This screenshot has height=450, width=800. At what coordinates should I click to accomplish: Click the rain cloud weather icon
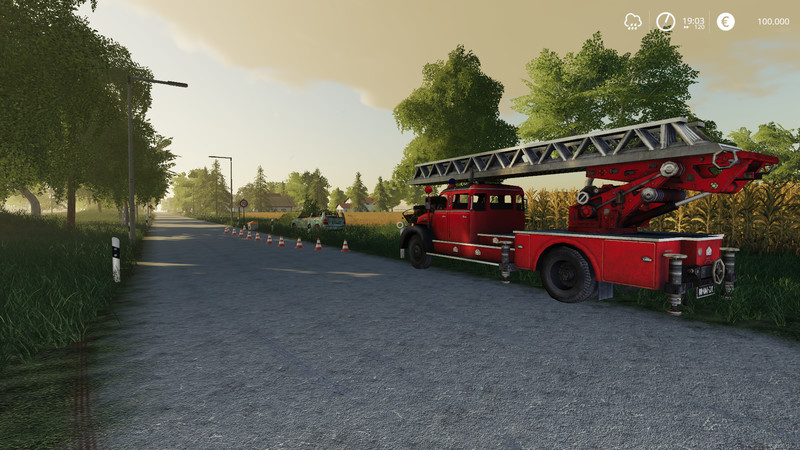click(x=633, y=21)
